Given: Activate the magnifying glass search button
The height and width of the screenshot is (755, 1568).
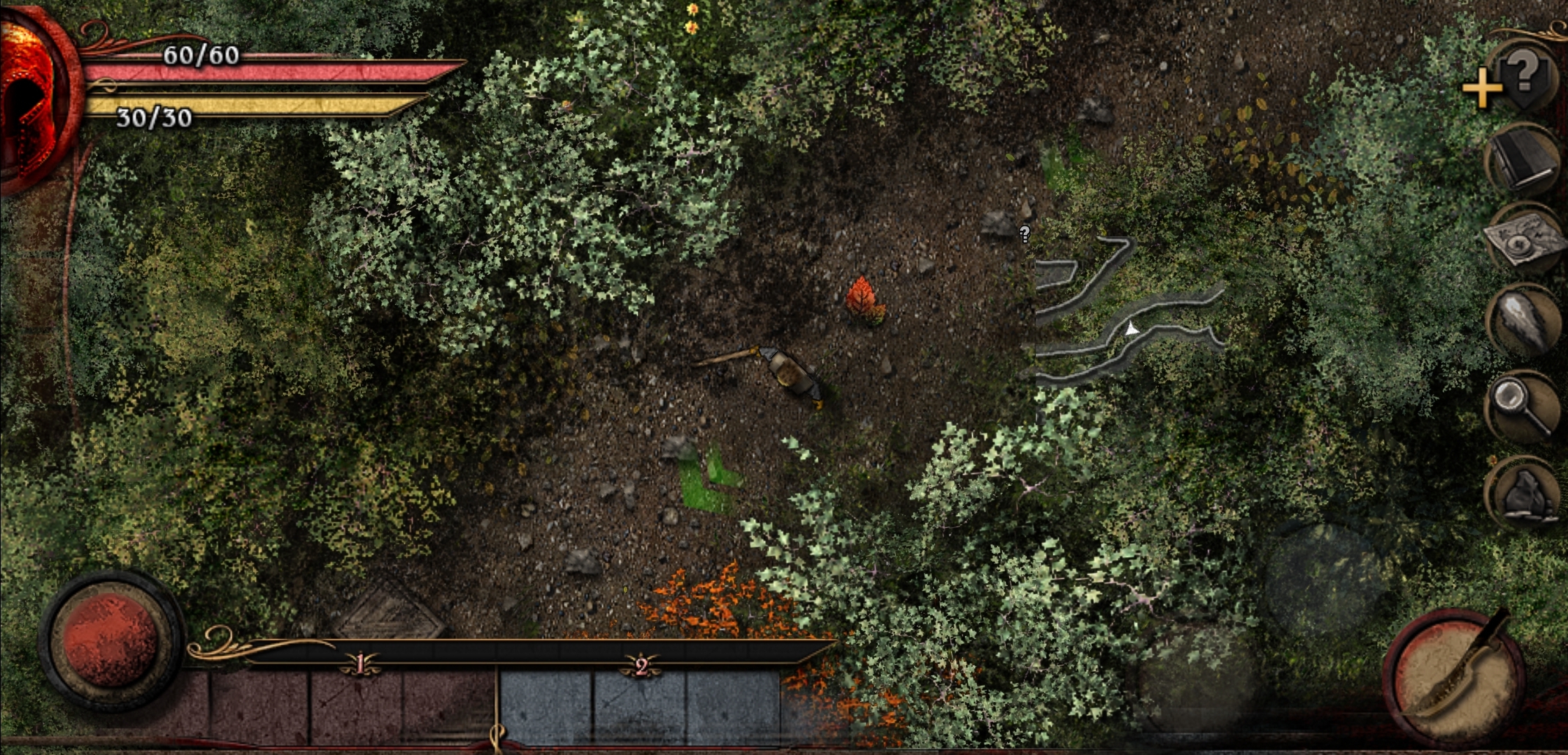Looking at the screenshot, I should 1523,405.
